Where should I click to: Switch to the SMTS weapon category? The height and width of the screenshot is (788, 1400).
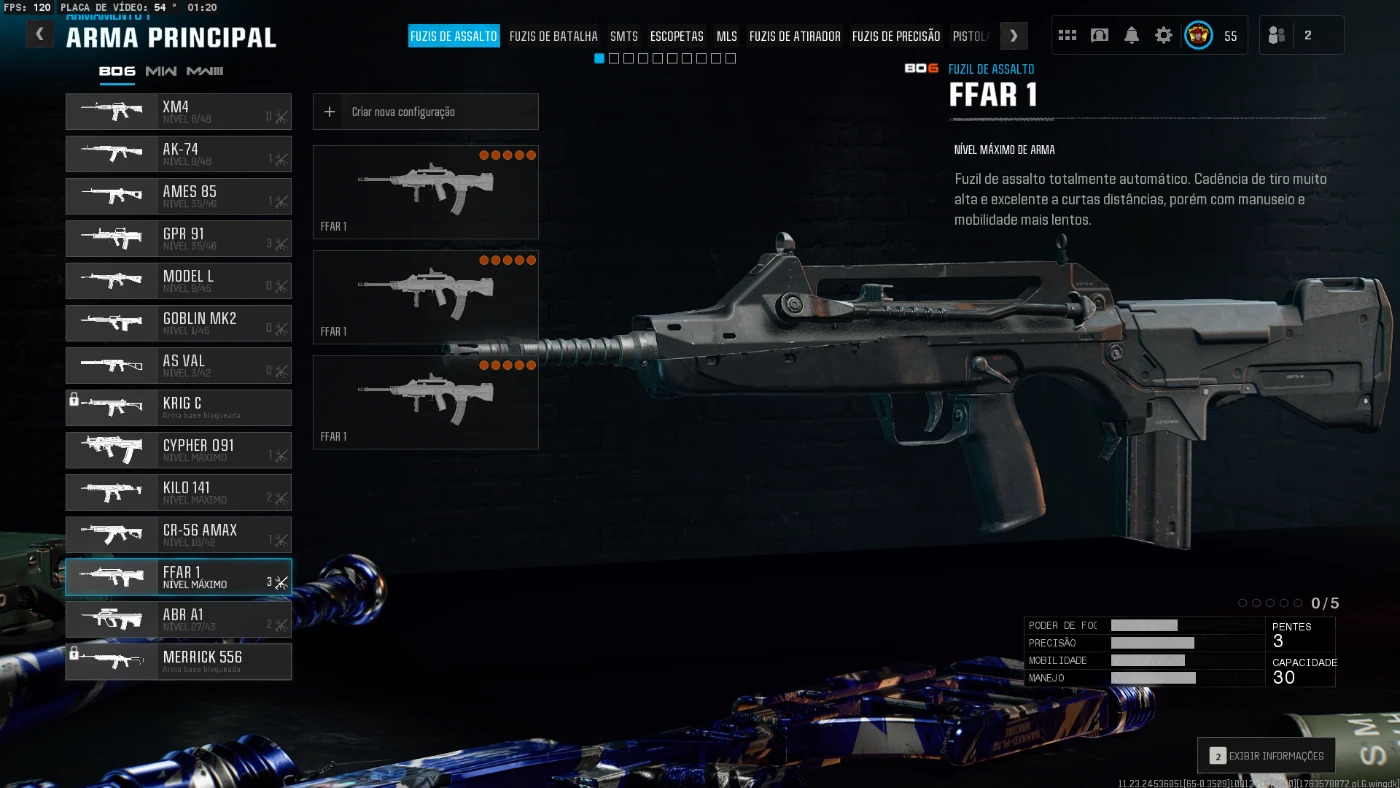point(624,36)
